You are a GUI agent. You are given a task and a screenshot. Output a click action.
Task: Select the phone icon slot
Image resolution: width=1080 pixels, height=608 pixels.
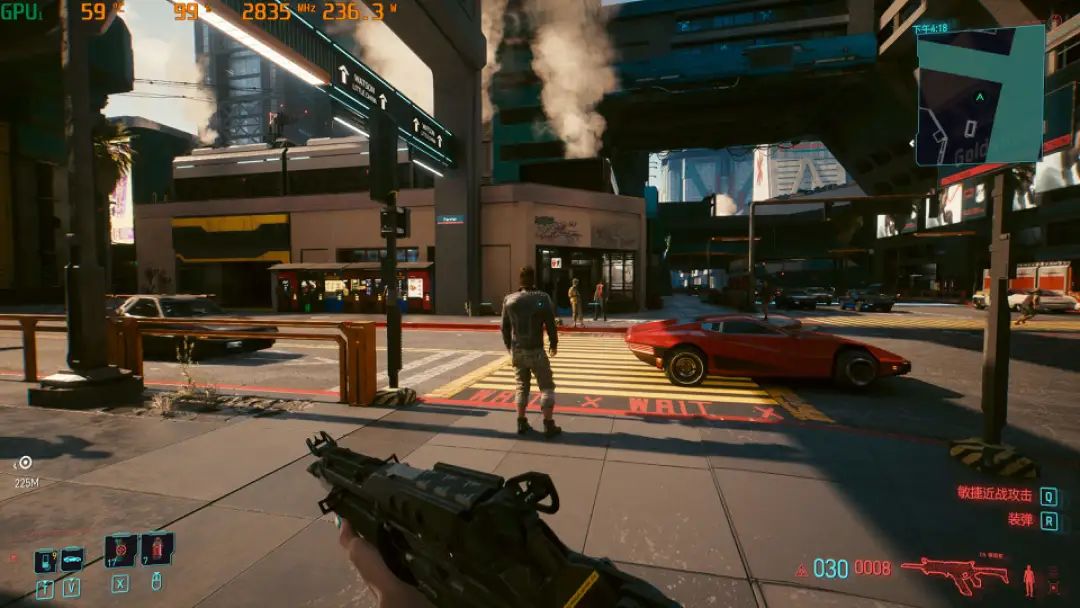(44, 561)
